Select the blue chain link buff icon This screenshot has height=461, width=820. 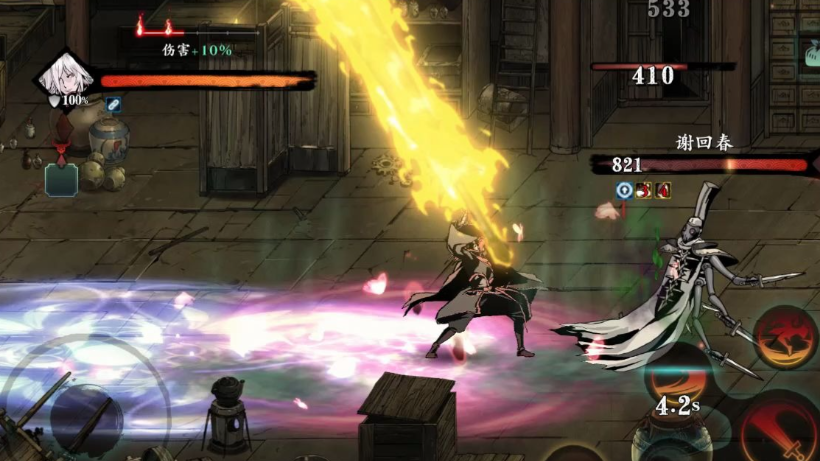point(113,104)
